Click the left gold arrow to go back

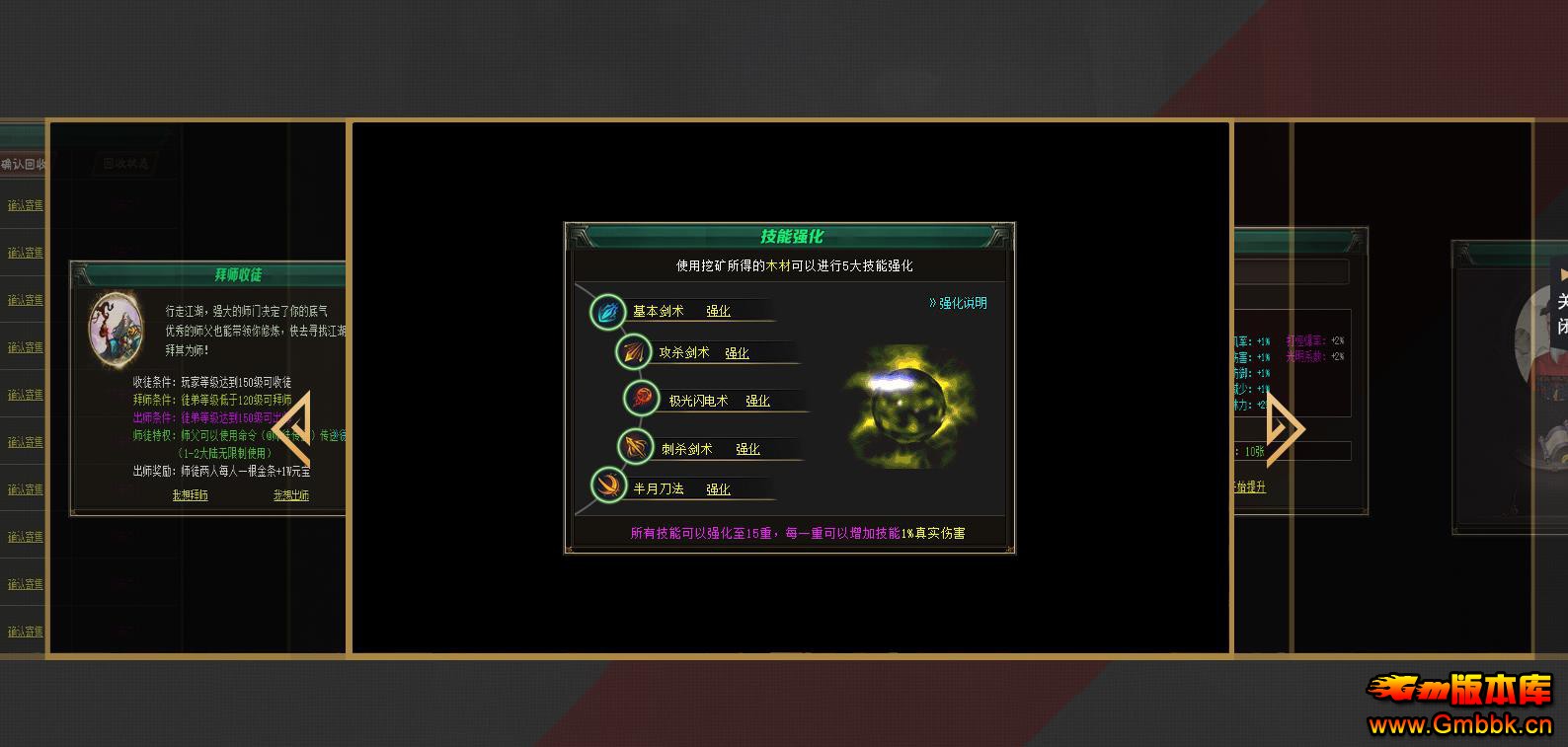294,428
